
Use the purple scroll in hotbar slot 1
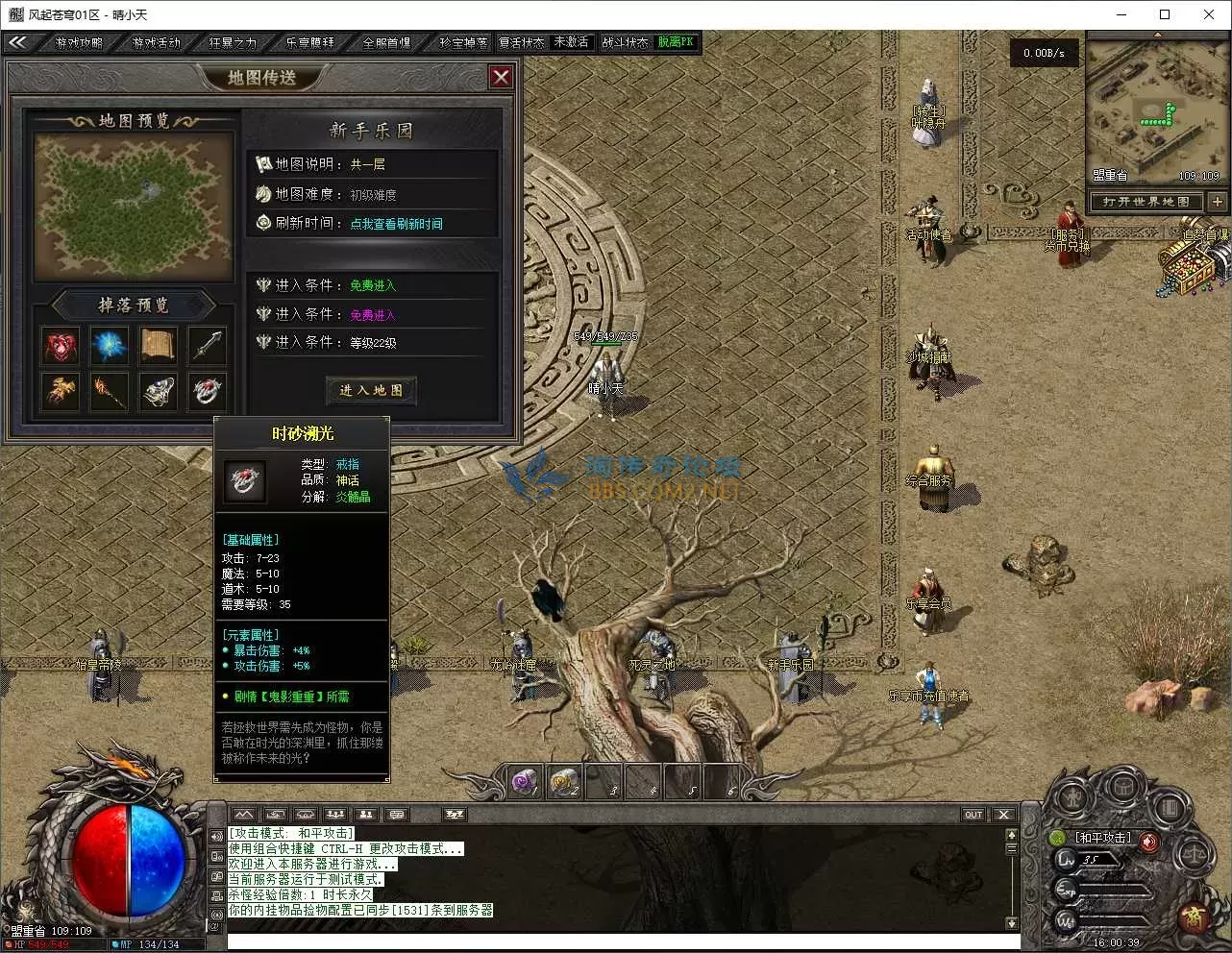click(526, 783)
